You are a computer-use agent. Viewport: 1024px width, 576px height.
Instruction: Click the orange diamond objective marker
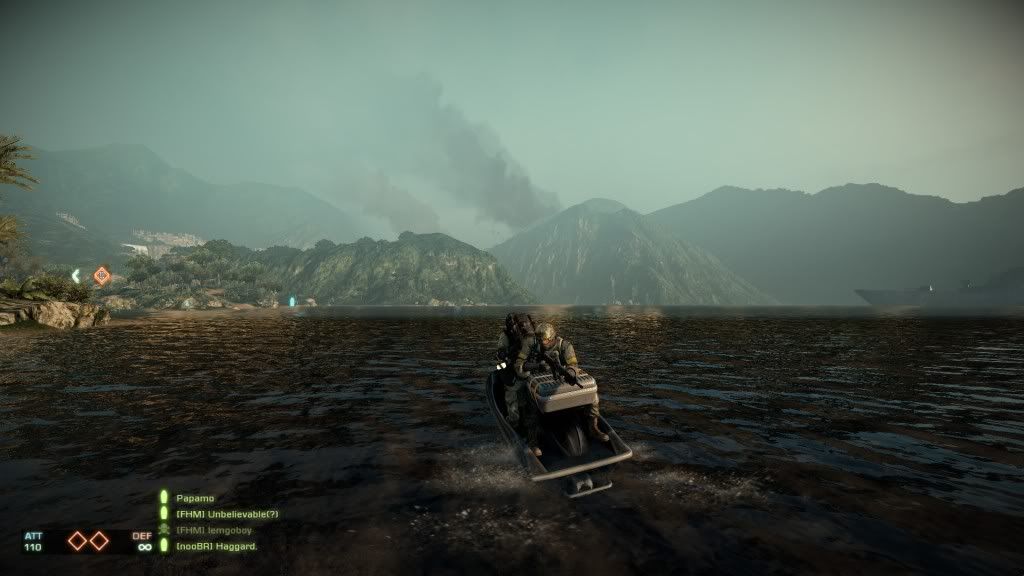tap(101, 275)
